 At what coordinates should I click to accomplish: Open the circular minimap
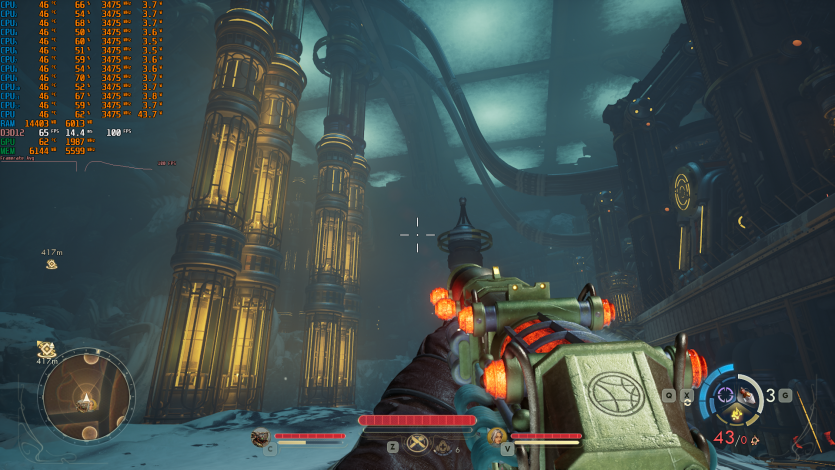click(x=85, y=398)
